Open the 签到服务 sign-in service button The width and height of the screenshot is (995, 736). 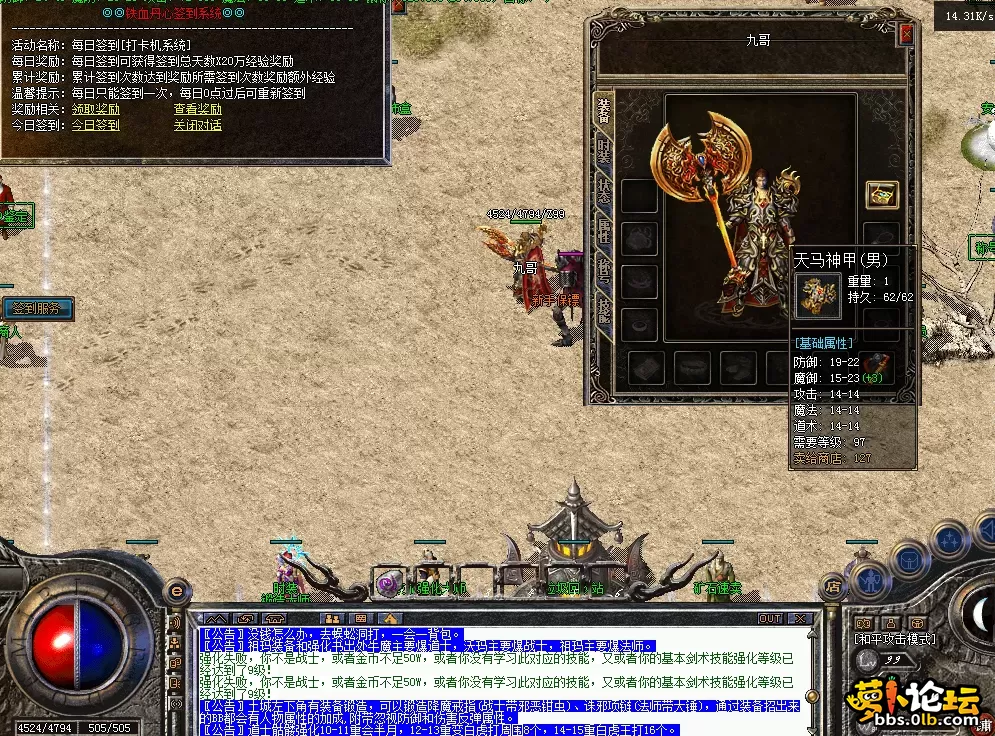click(37, 308)
